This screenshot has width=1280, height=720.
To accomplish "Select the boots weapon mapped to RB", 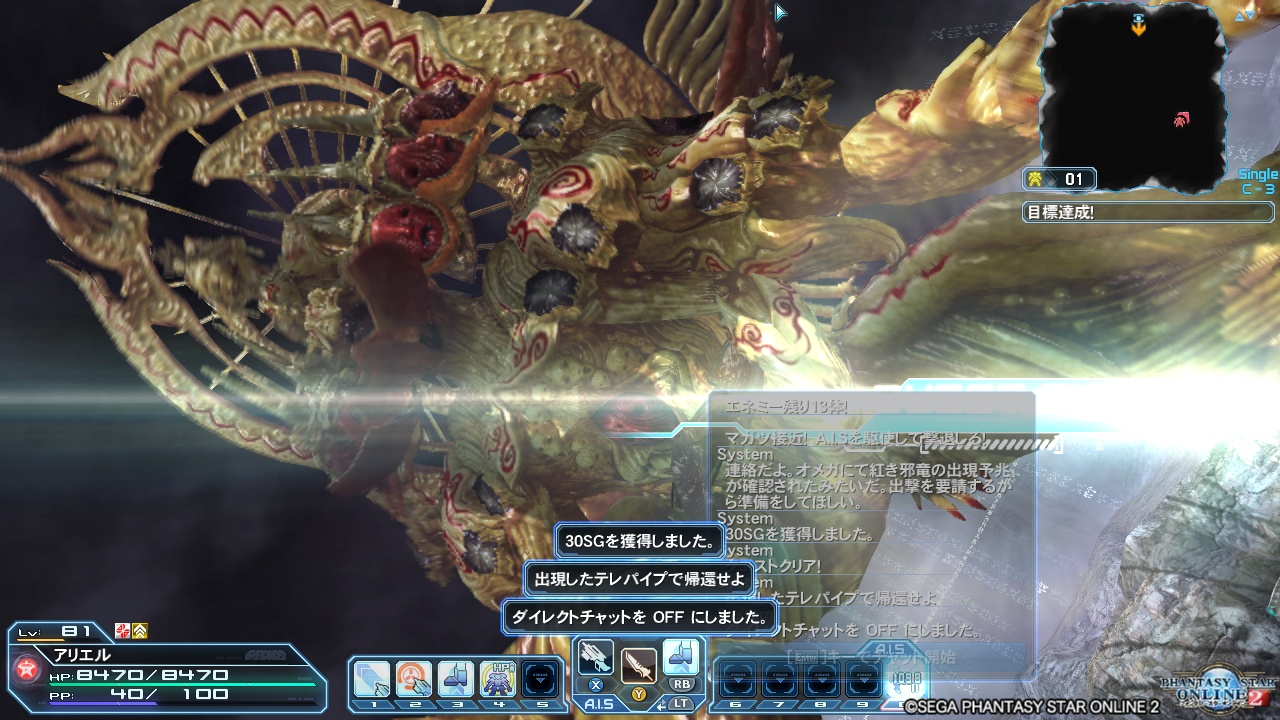I will point(681,656).
